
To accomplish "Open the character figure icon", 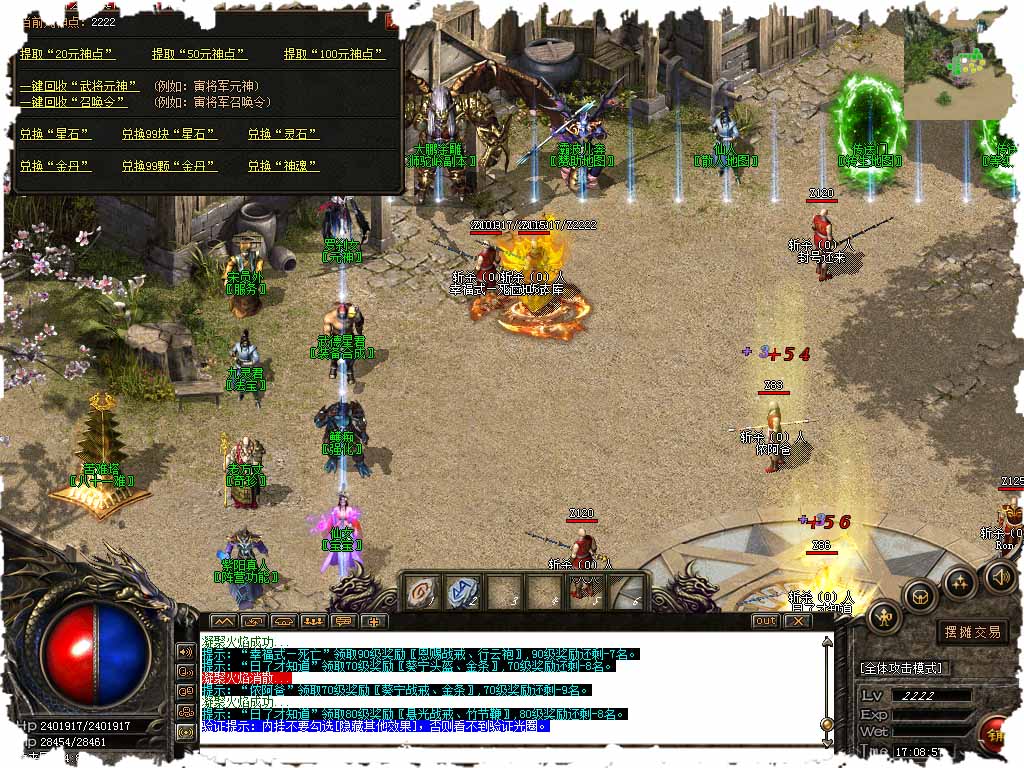I will pos(884,619).
